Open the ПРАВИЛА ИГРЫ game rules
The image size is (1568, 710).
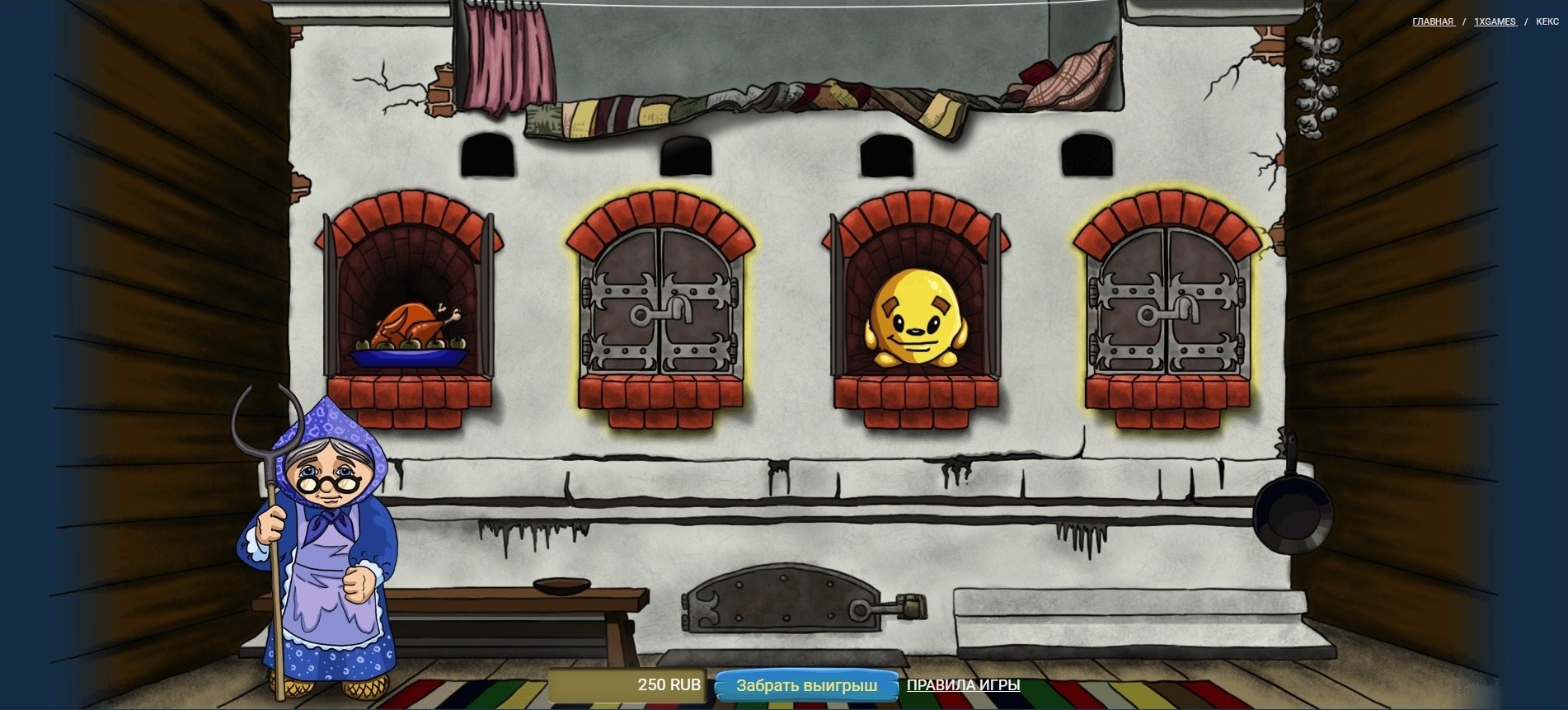963,685
